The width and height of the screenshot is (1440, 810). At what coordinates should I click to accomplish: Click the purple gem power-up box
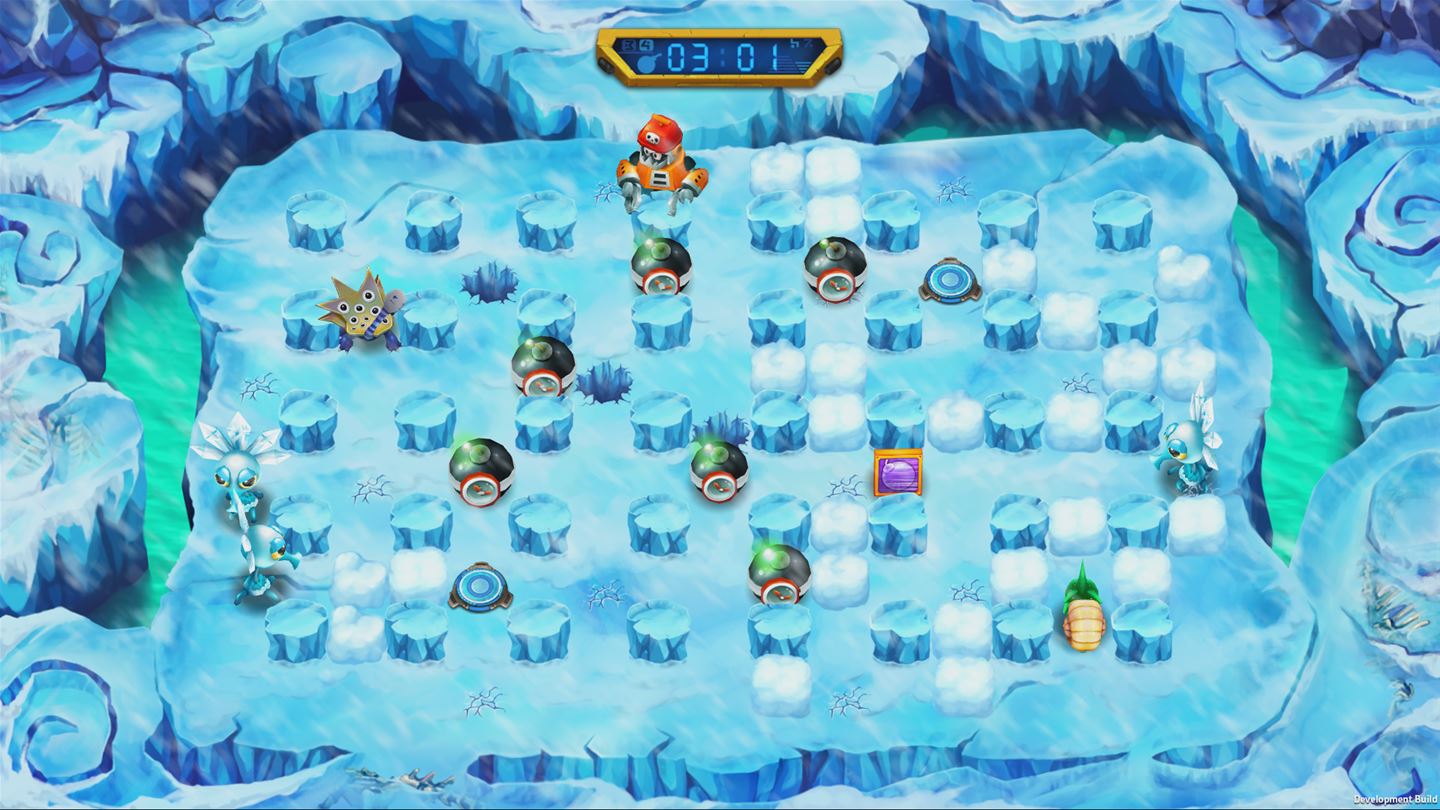pyautogui.click(x=900, y=473)
